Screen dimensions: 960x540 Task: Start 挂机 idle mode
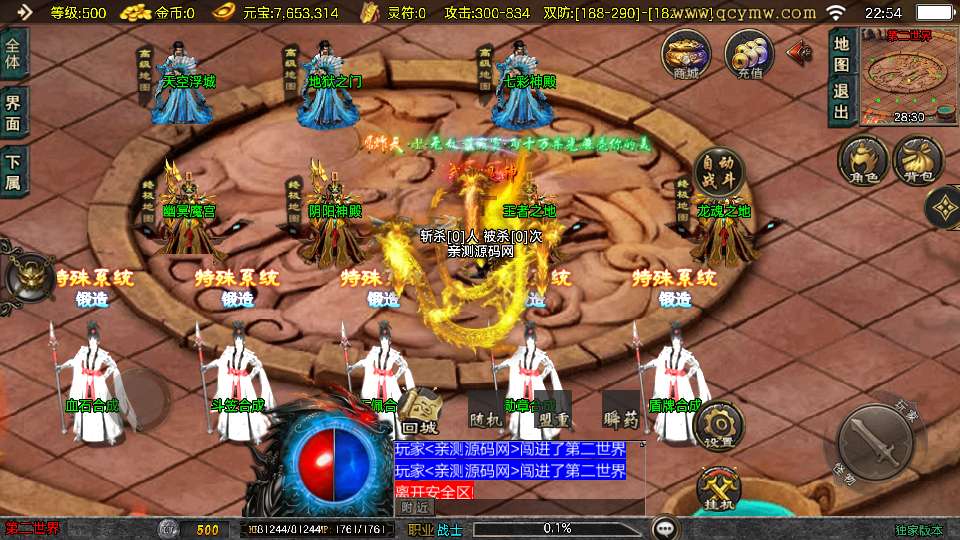coord(718,489)
